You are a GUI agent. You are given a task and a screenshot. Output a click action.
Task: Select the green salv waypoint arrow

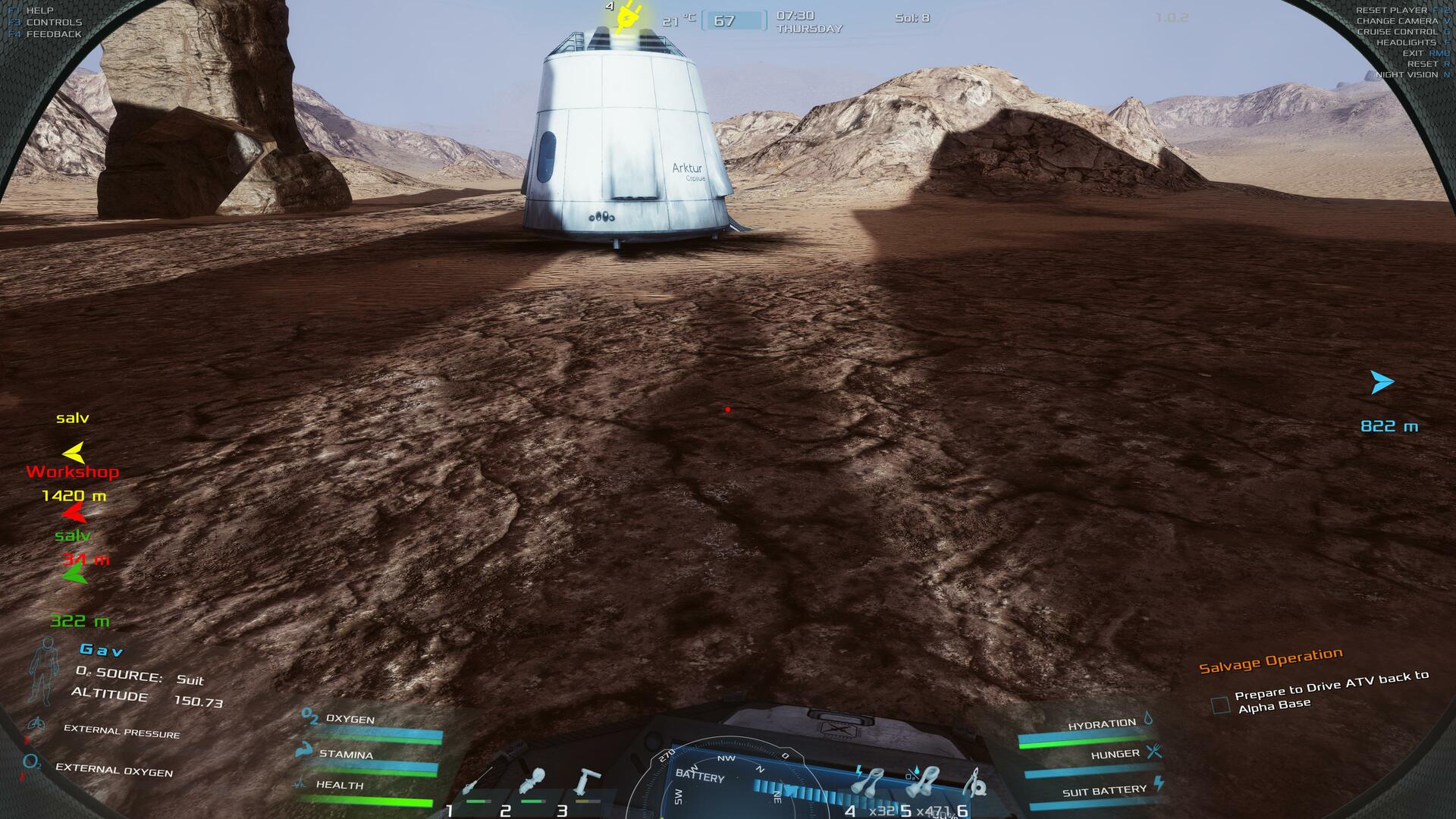(x=74, y=575)
